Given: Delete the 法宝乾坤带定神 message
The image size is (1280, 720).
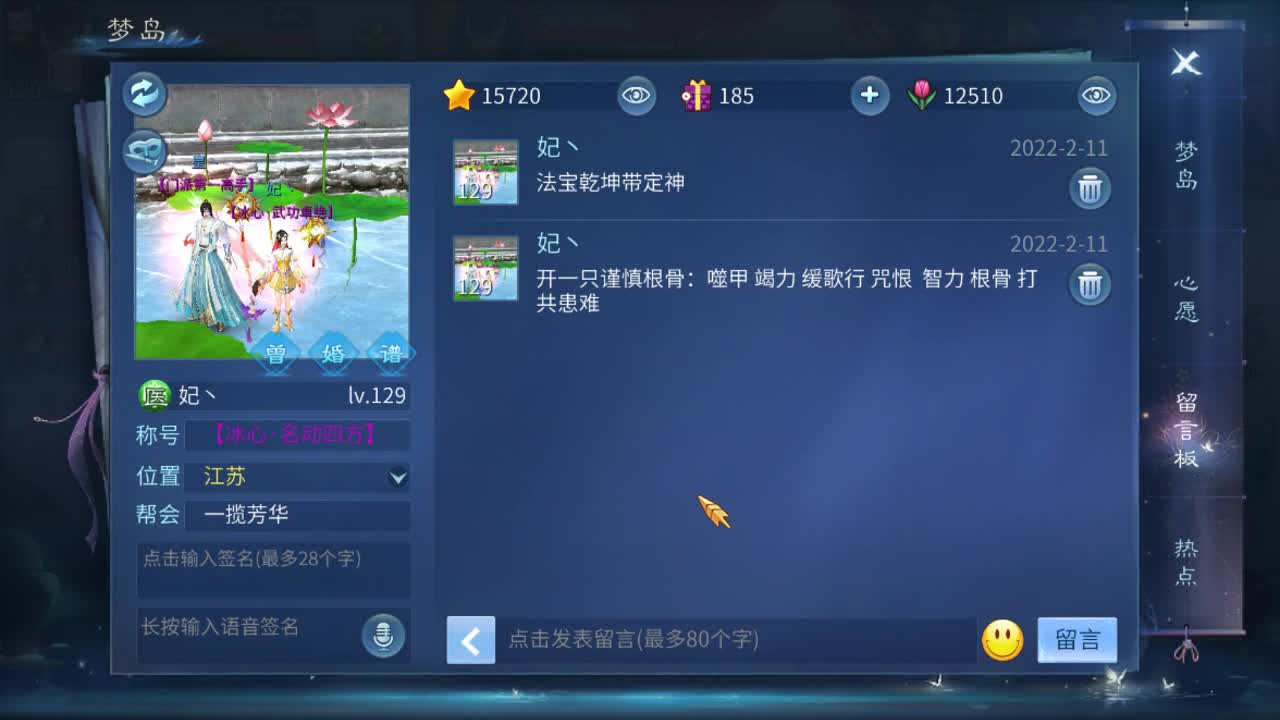Looking at the screenshot, I should coord(1089,187).
